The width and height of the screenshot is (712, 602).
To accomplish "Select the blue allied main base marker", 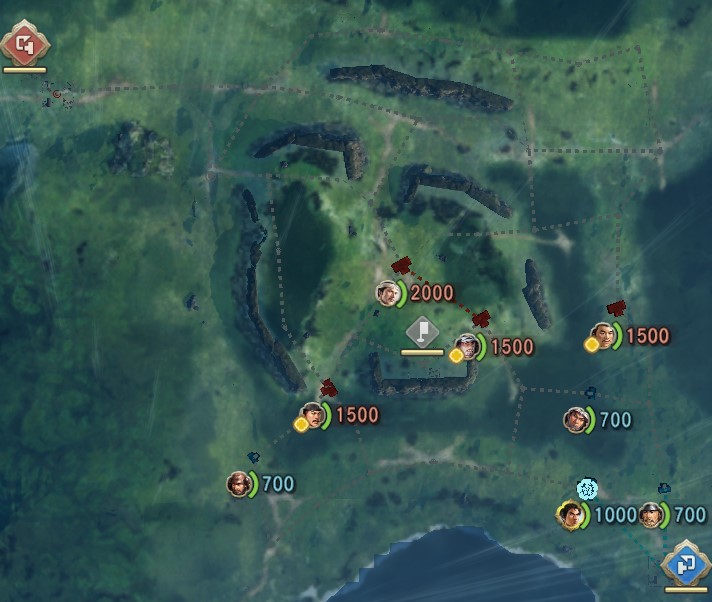I will [x=686, y=565].
